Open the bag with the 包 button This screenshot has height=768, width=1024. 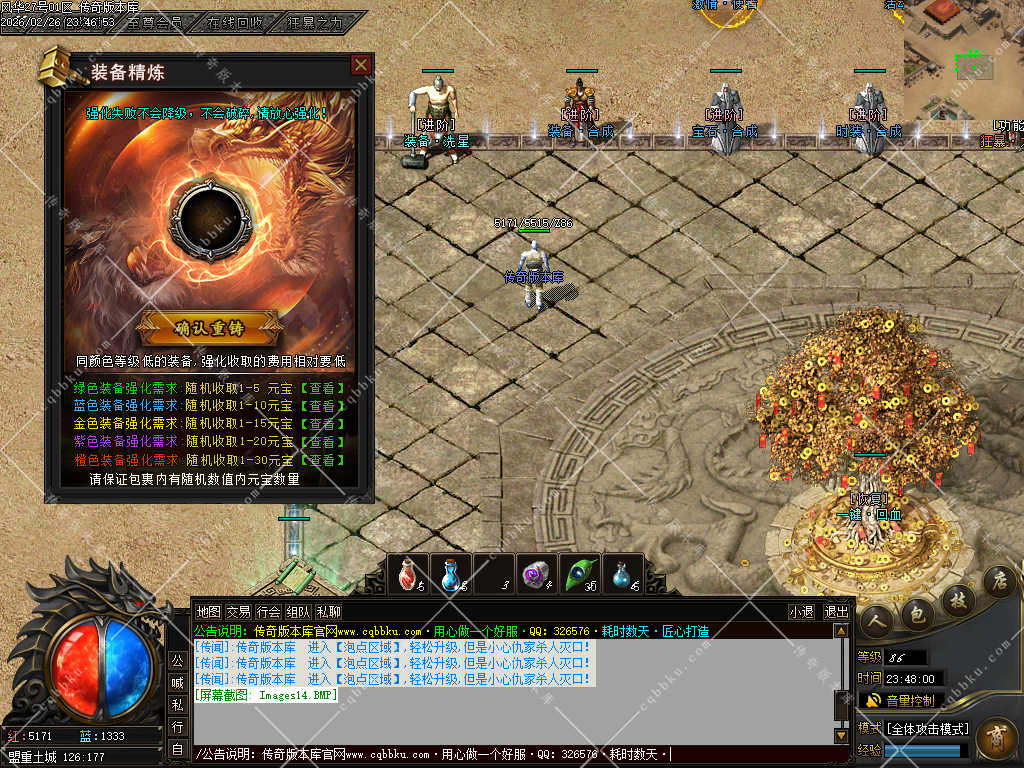click(917, 612)
